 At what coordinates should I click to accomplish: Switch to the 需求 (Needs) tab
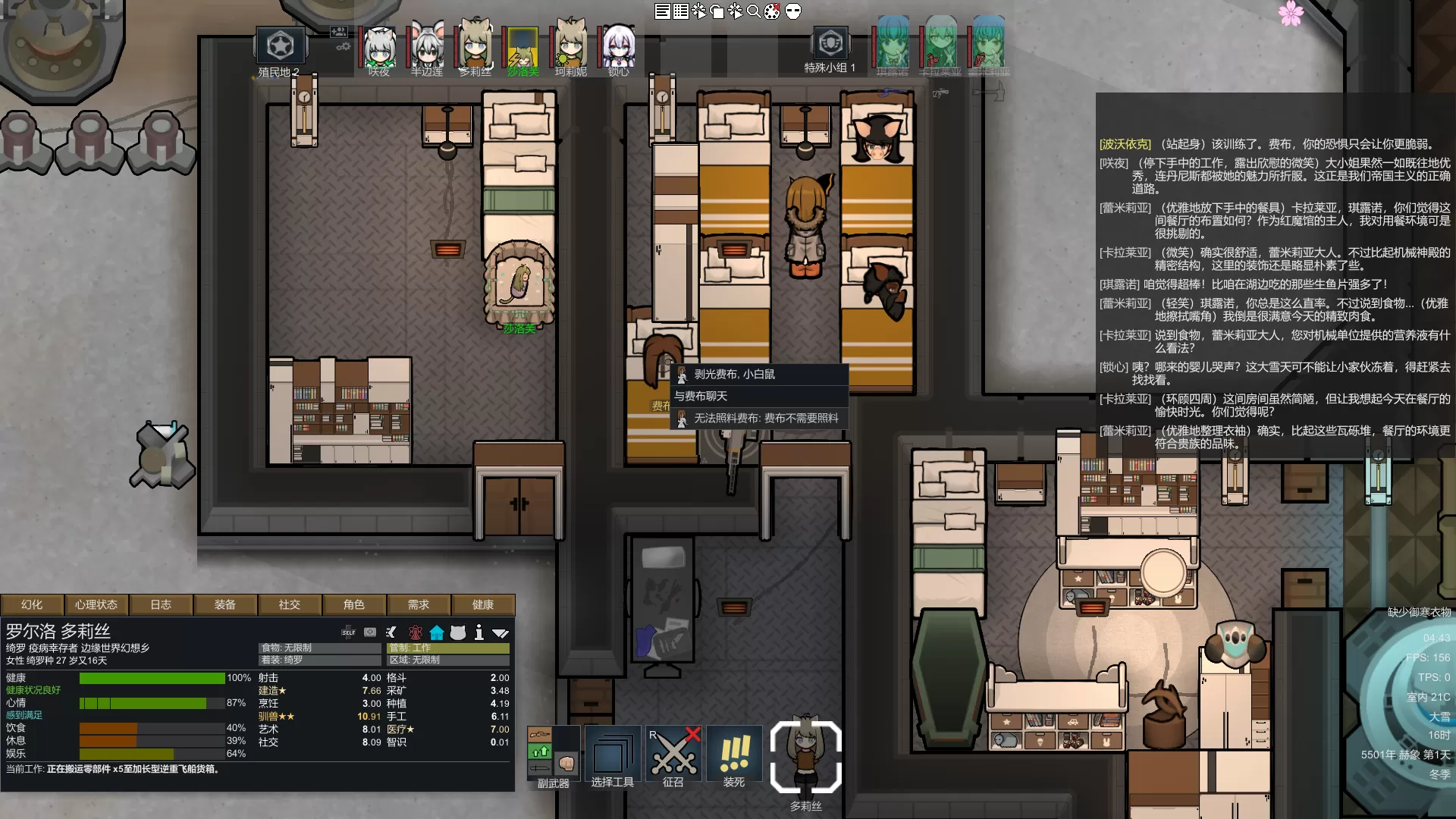[x=419, y=604]
